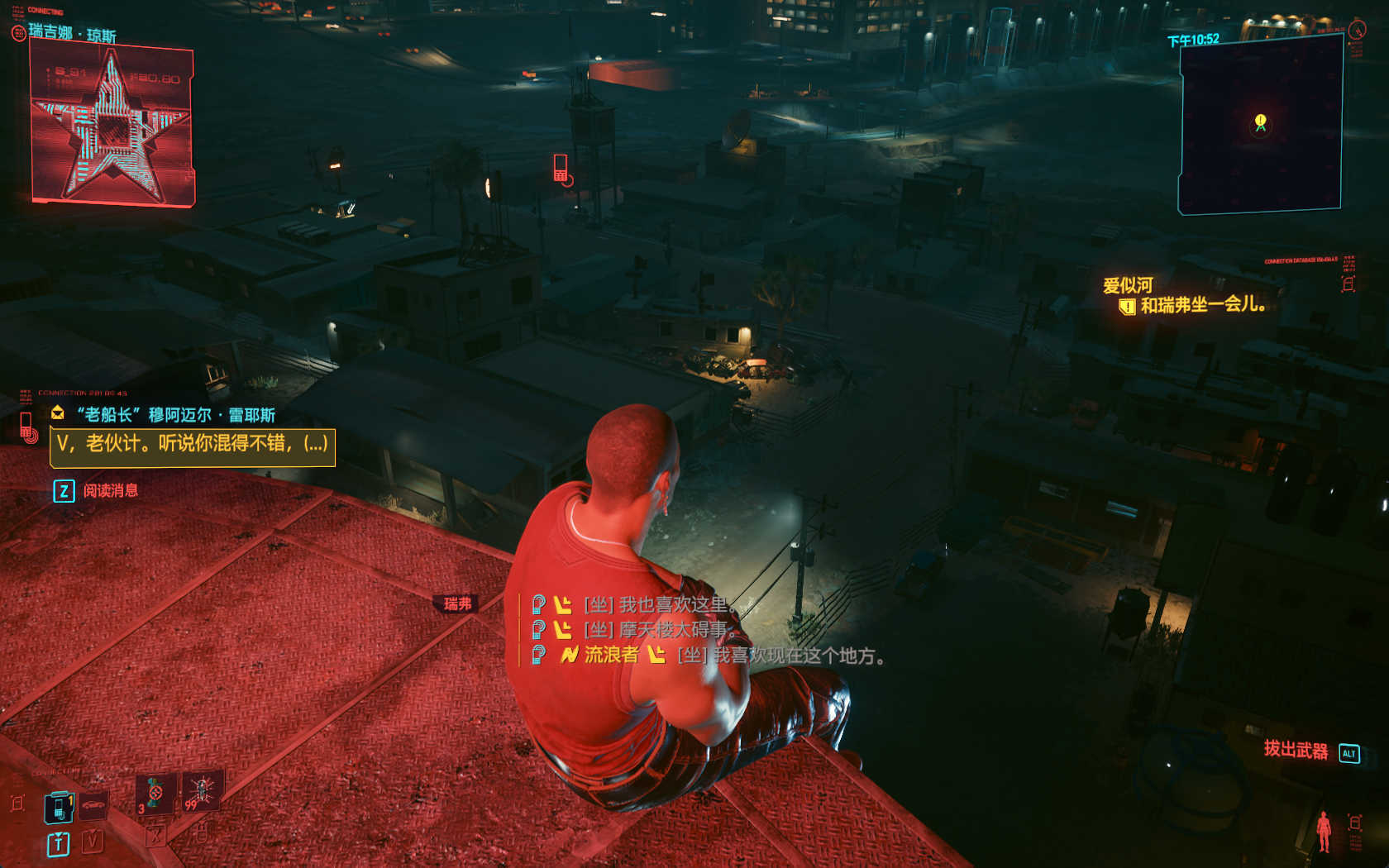1389x868 pixels.
Task: Click the 拔出武器 draw weapon label
Action: pos(1295,750)
